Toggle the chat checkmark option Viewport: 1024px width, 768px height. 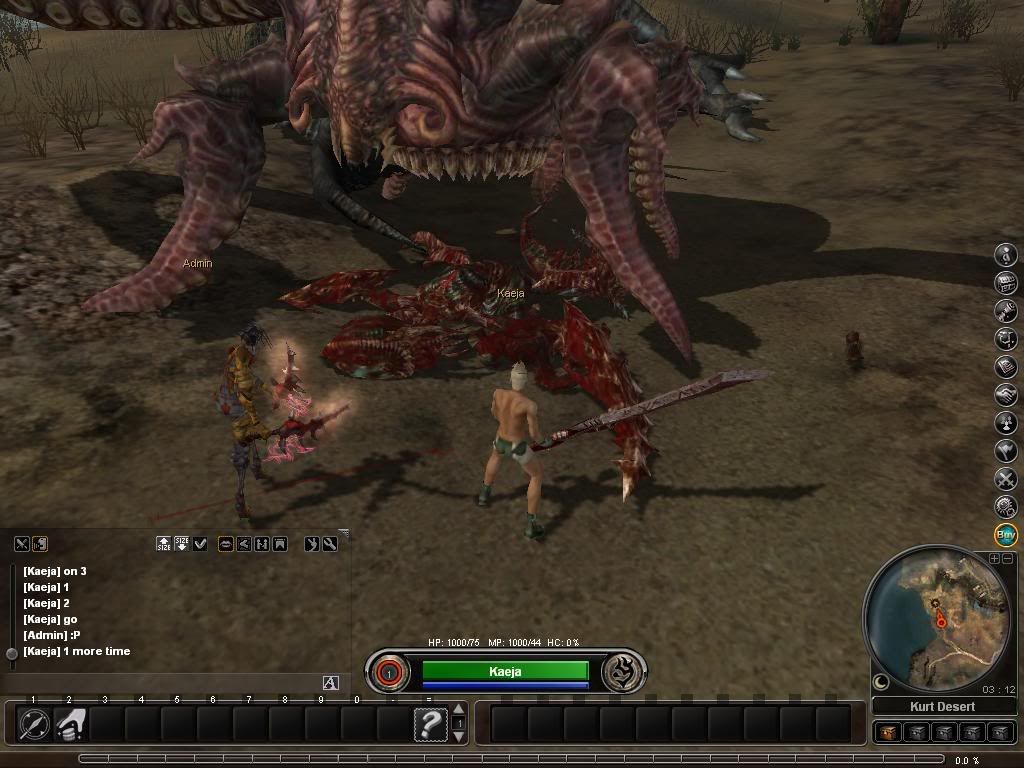point(200,543)
